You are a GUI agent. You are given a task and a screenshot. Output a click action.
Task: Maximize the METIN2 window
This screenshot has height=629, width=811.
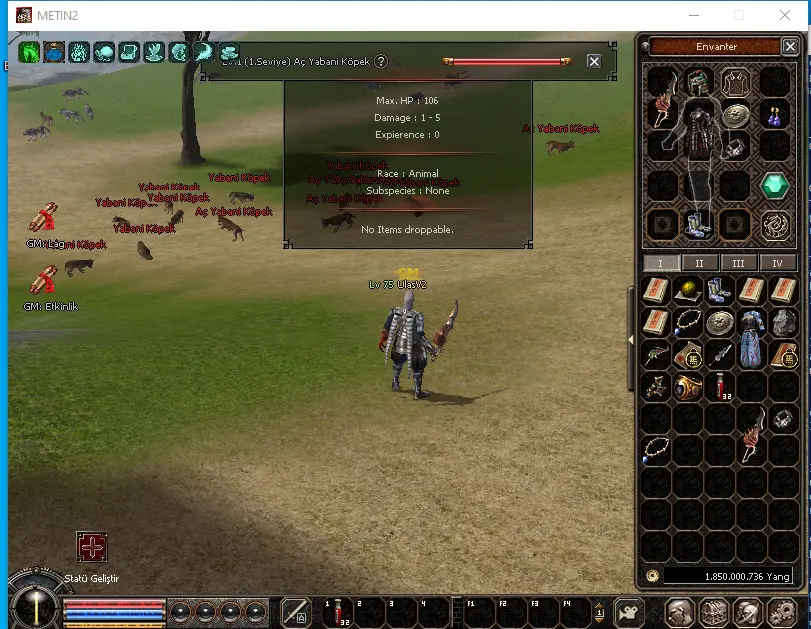(739, 15)
